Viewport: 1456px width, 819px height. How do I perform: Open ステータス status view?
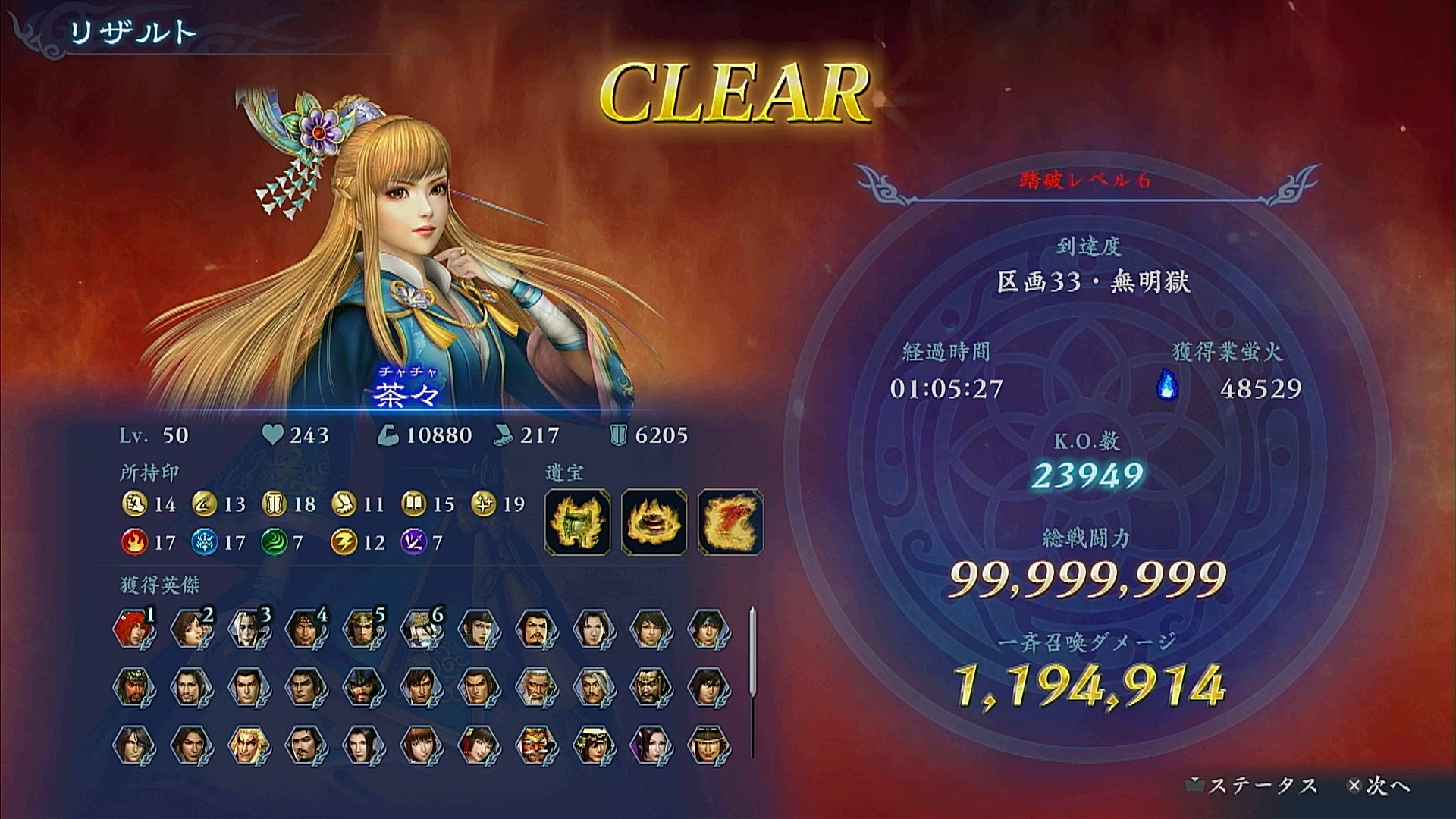(1254, 786)
